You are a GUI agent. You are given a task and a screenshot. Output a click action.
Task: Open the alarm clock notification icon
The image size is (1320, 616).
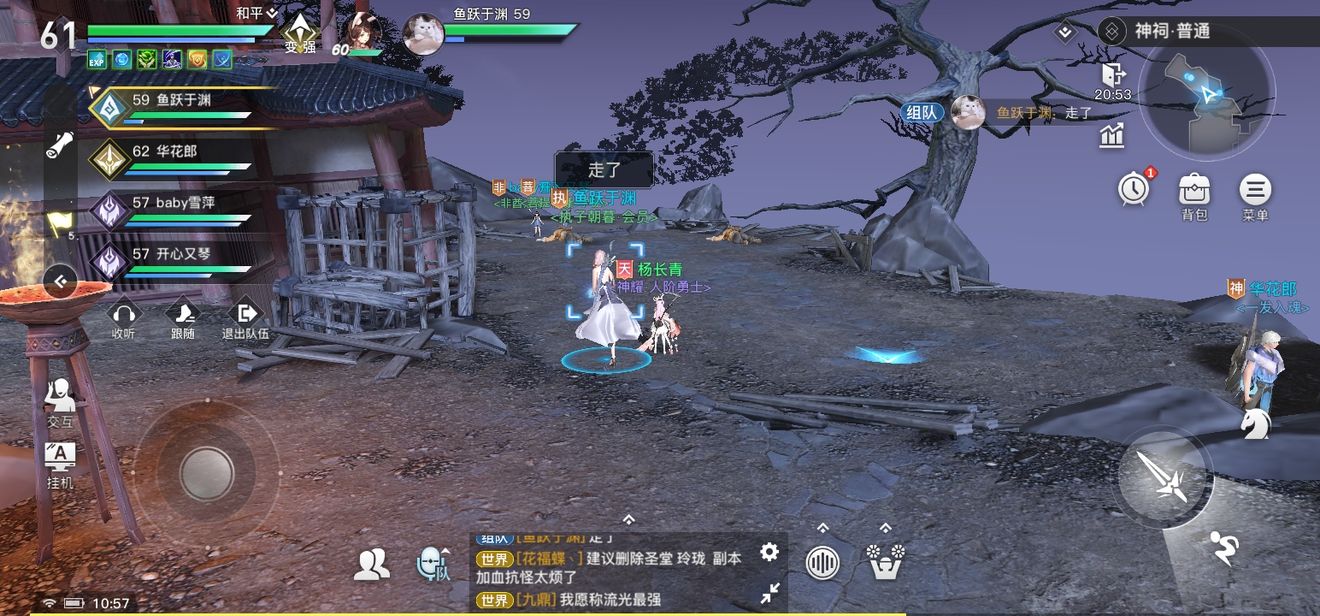tap(1134, 188)
